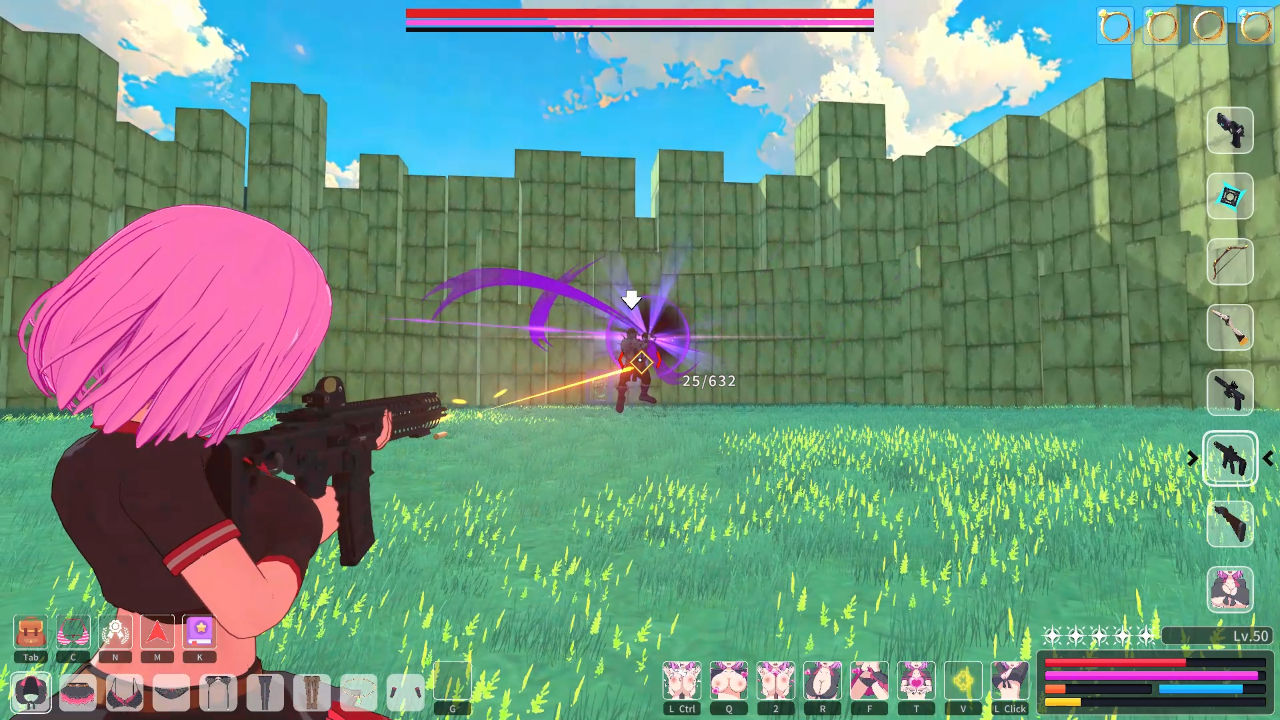Open the backpack inventory icon

click(31, 632)
